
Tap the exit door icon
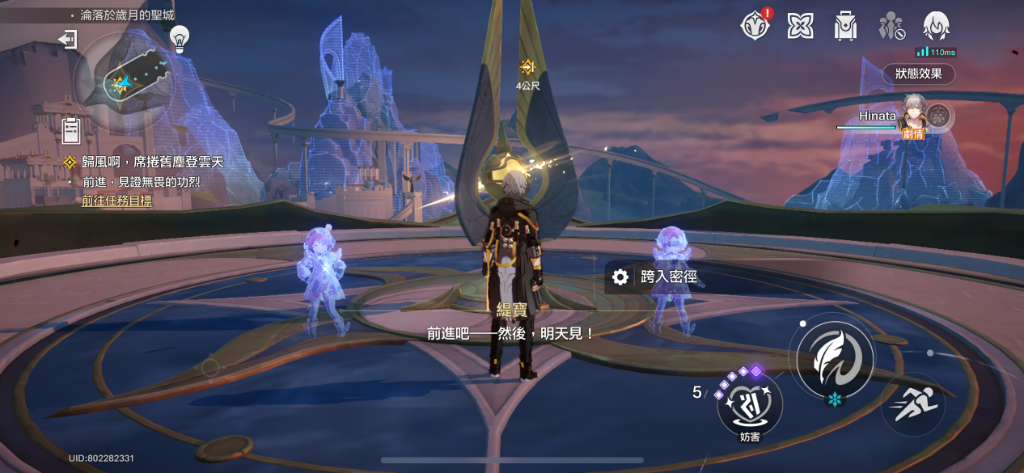click(x=68, y=39)
